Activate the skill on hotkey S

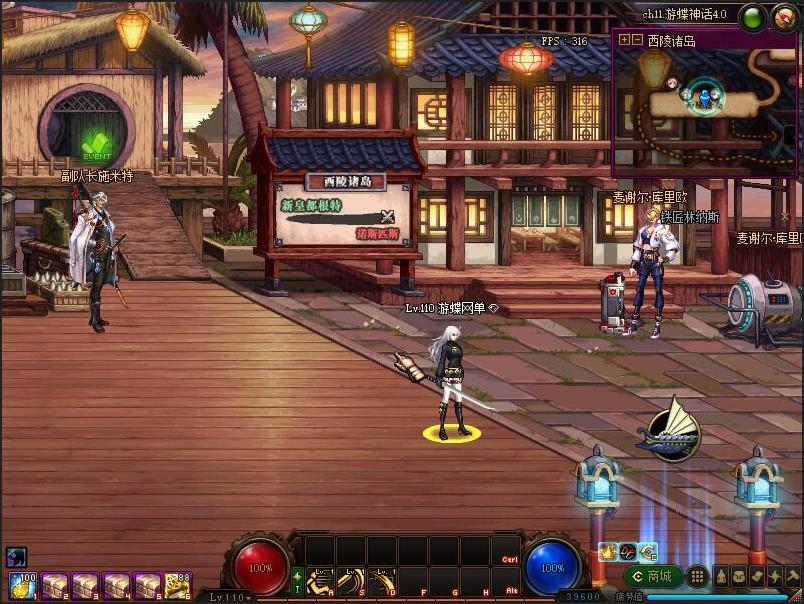pyautogui.click(x=351, y=581)
